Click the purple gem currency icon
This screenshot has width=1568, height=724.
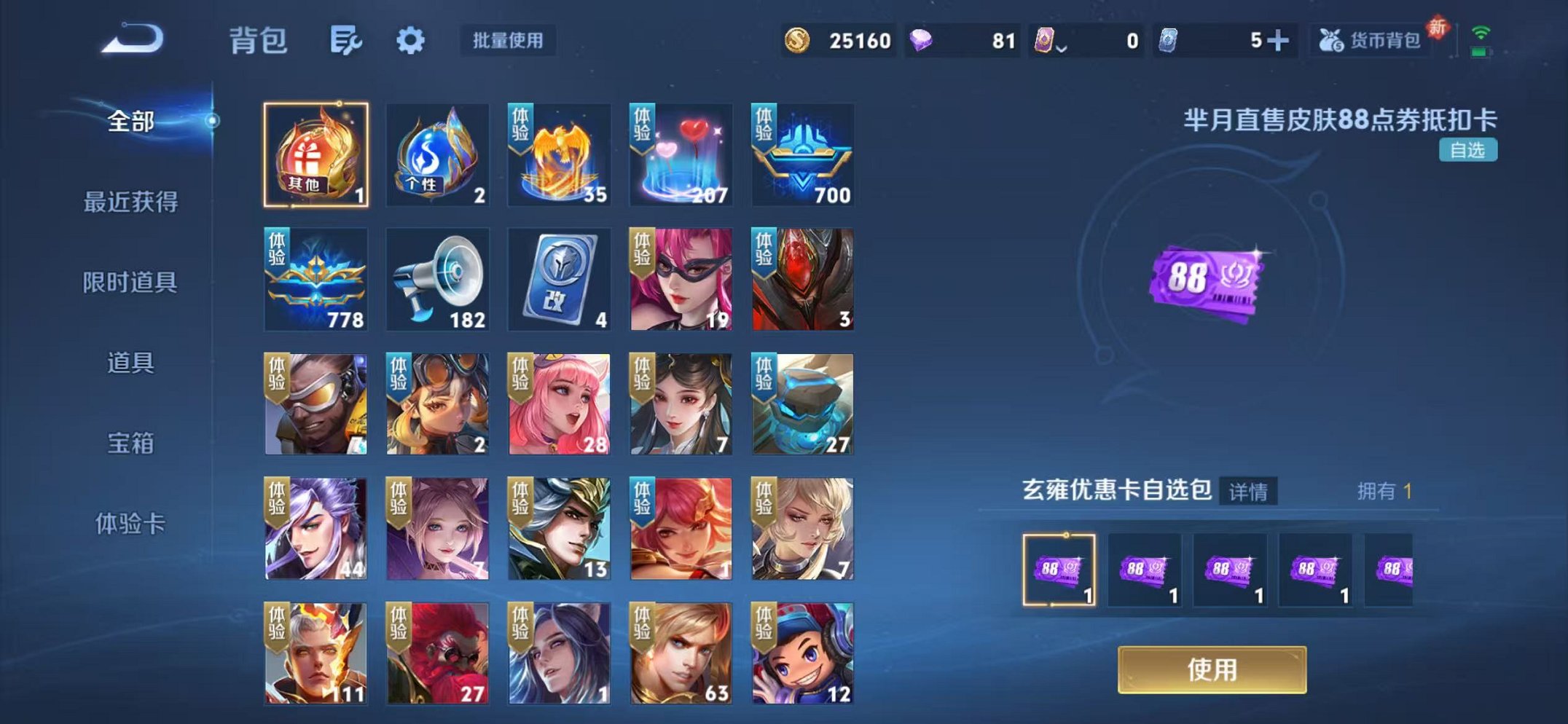(x=923, y=42)
